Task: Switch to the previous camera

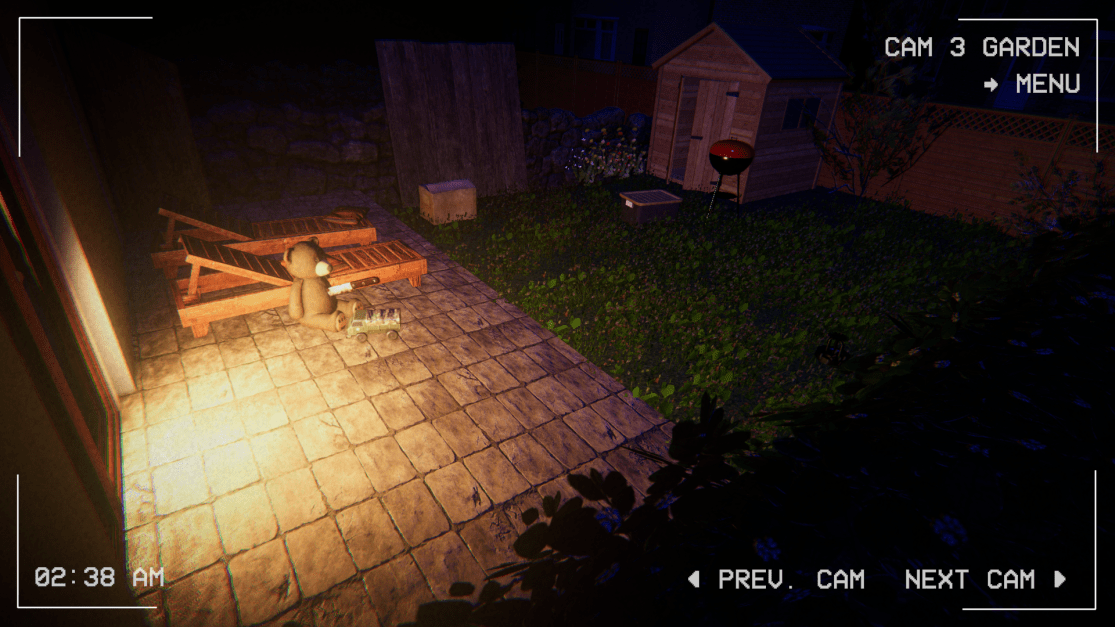Action: 776,579
